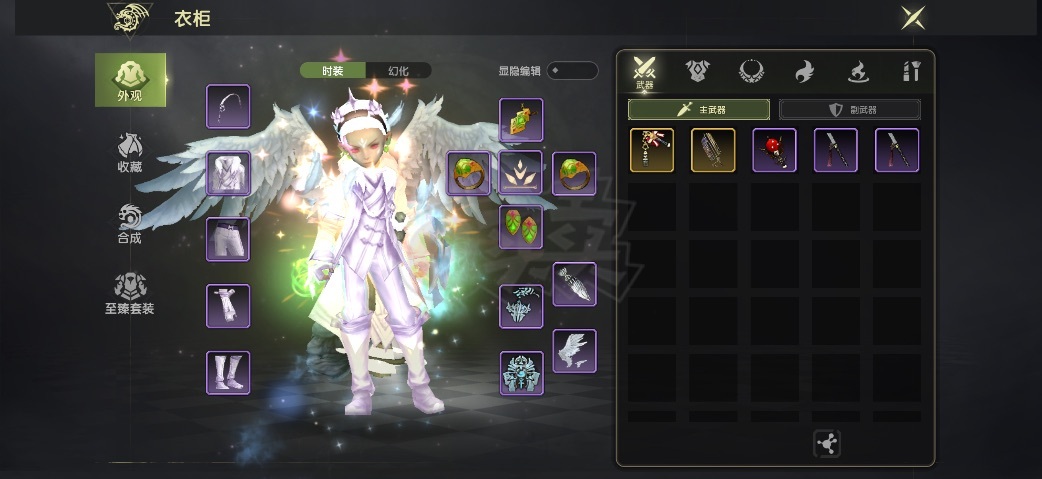Select the green leaf earrings slot
Viewport: 1042px width, 479px height.
pyautogui.click(x=521, y=227)
